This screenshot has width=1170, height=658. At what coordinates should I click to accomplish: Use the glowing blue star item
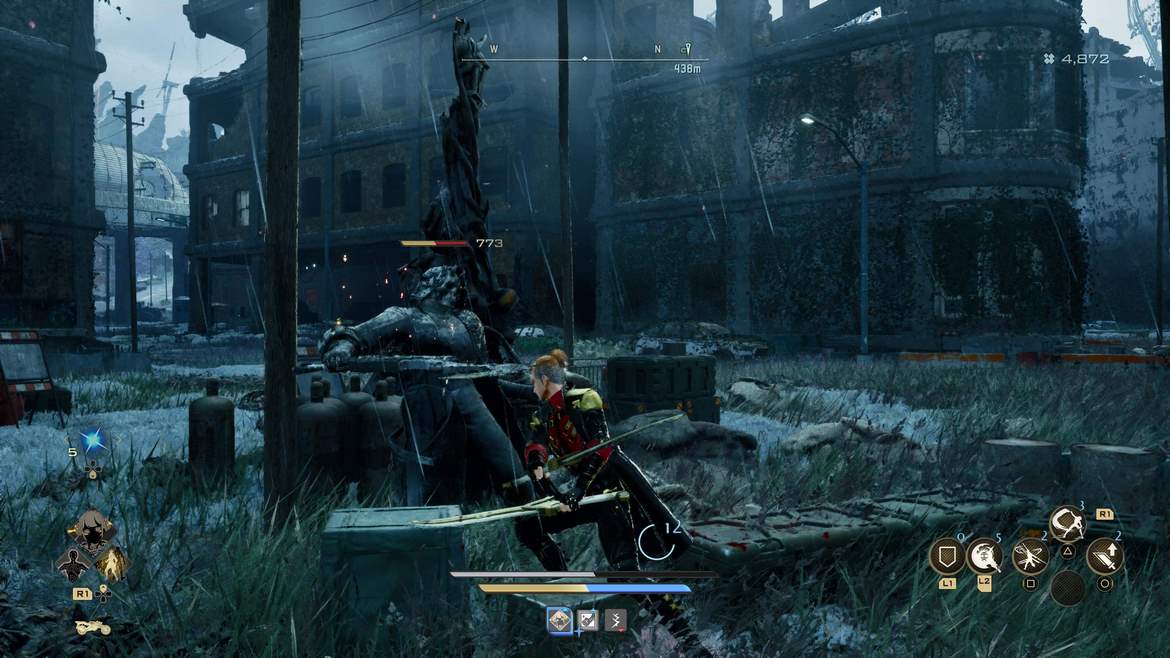(x=95, y=441)
